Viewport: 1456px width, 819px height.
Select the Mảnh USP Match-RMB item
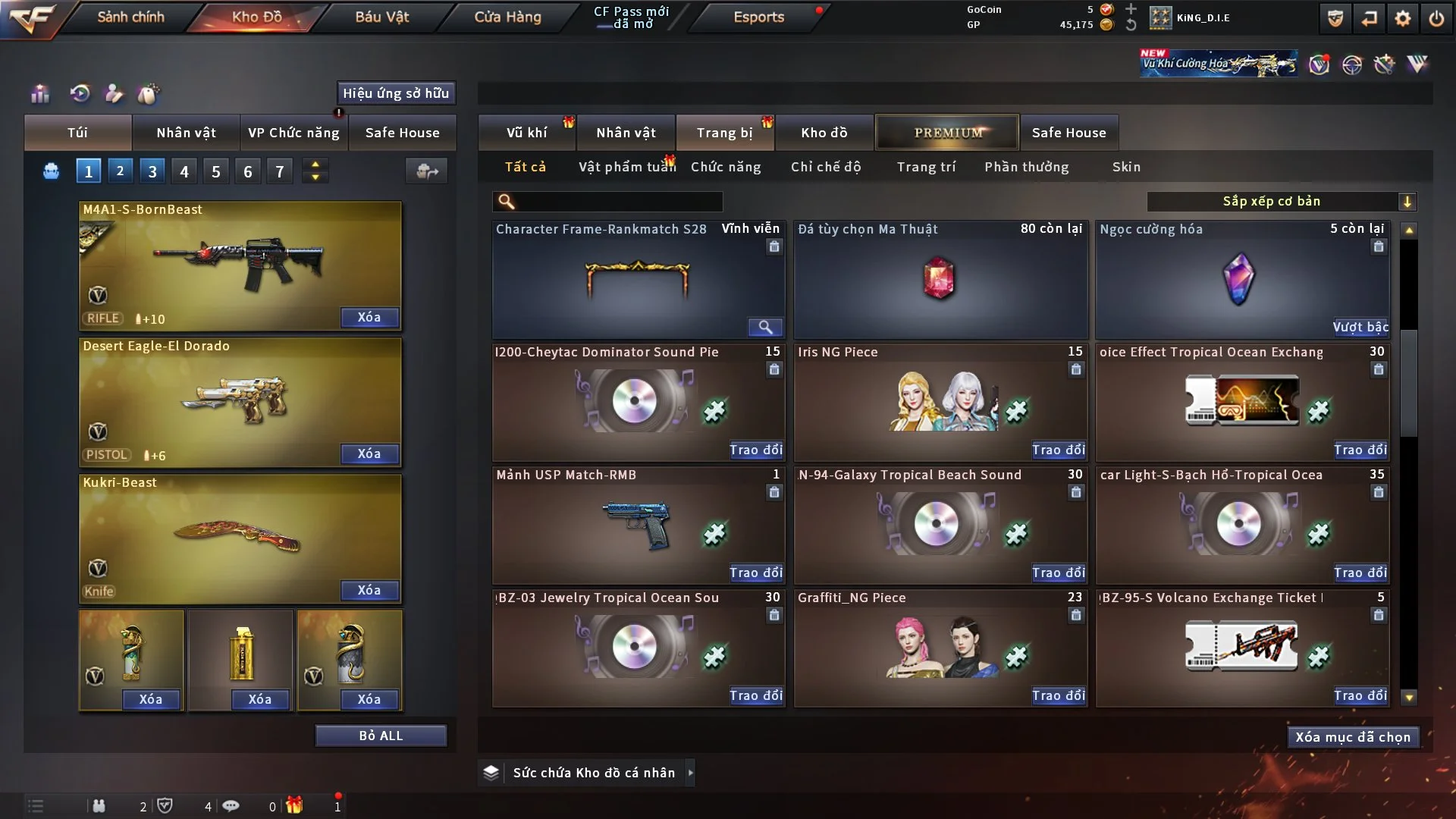(637, 525)
